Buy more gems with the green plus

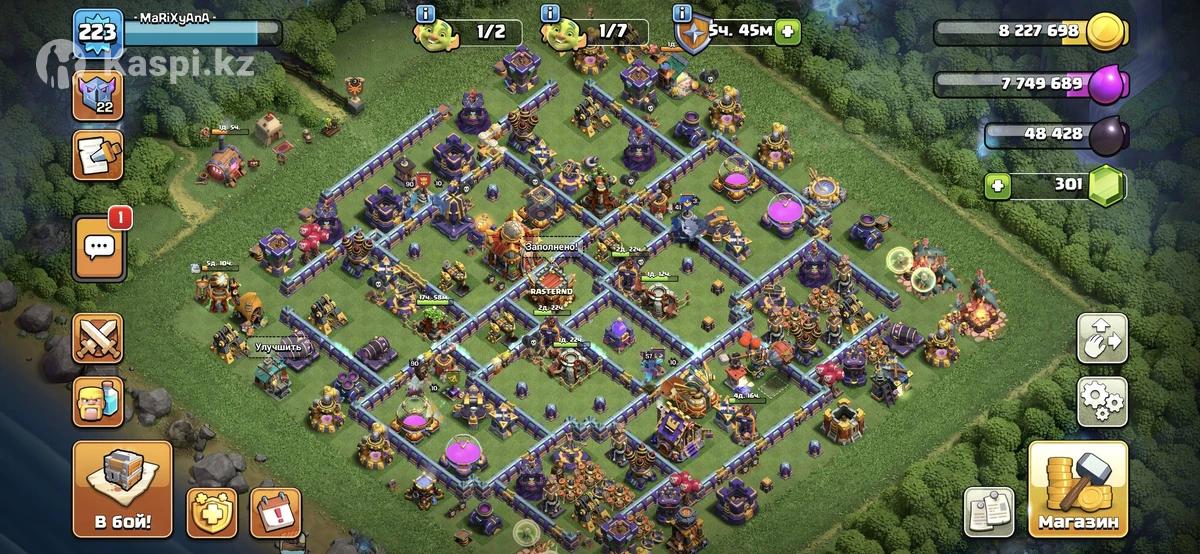(995, 185)
